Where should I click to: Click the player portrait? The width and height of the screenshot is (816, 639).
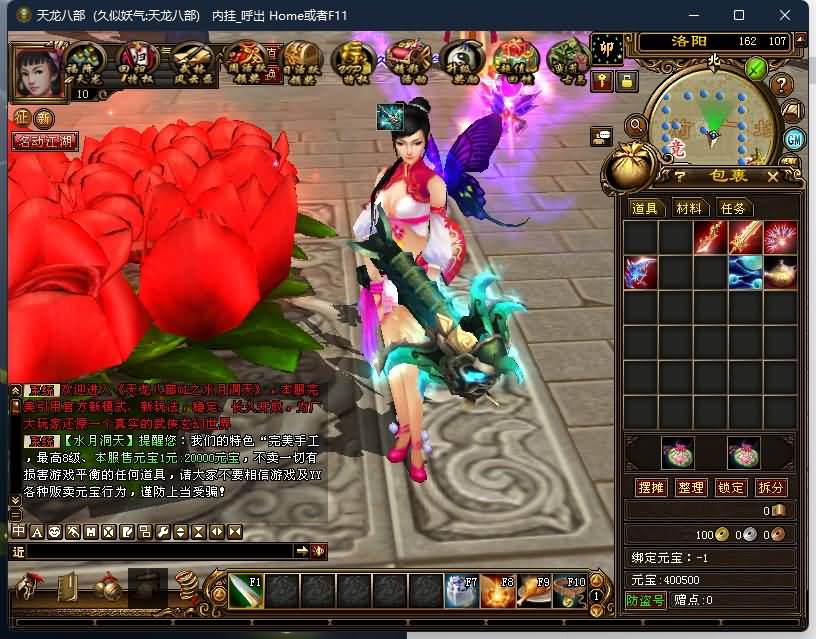37,68
